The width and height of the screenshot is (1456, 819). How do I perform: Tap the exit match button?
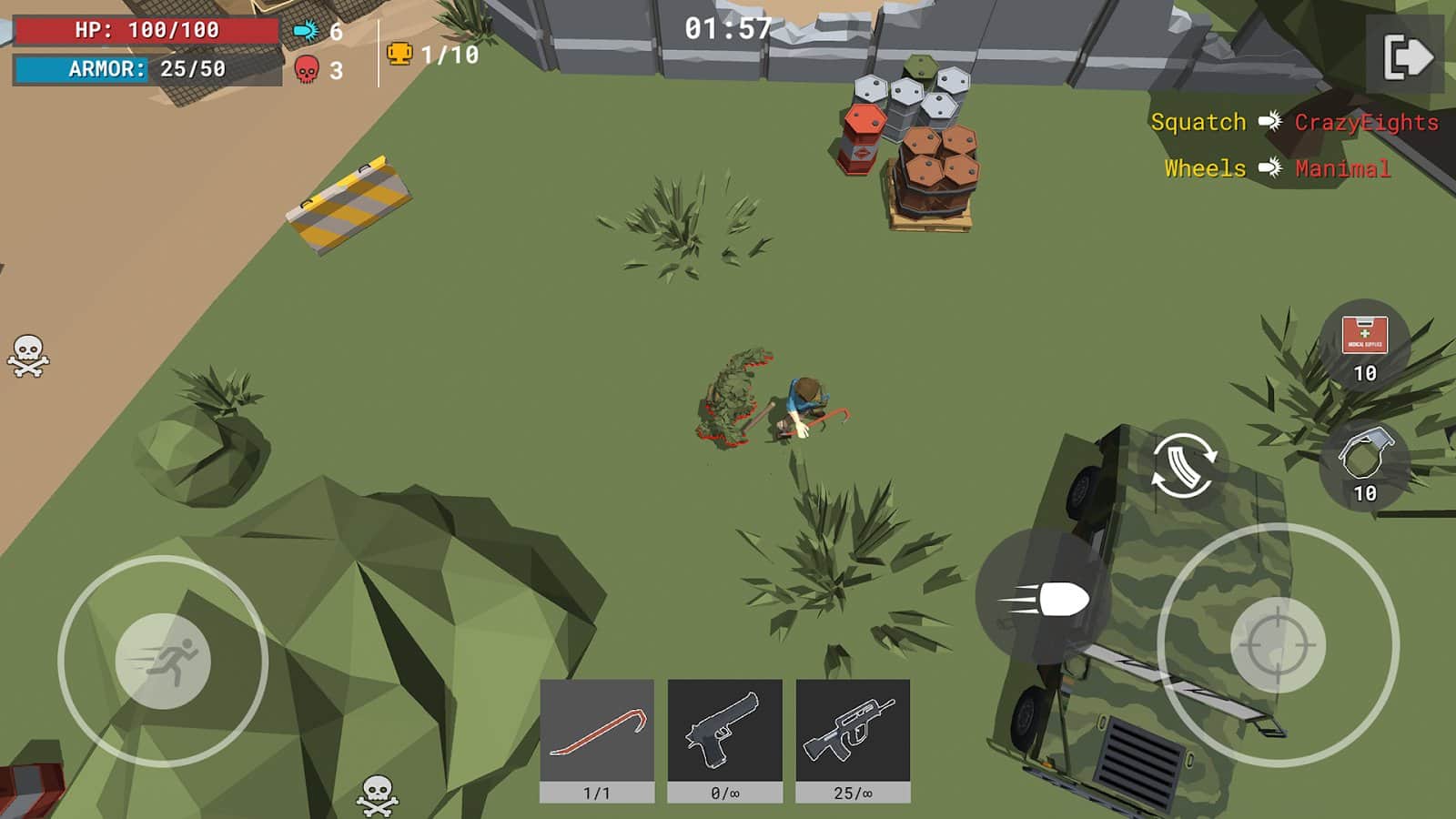pos(1406,57)
